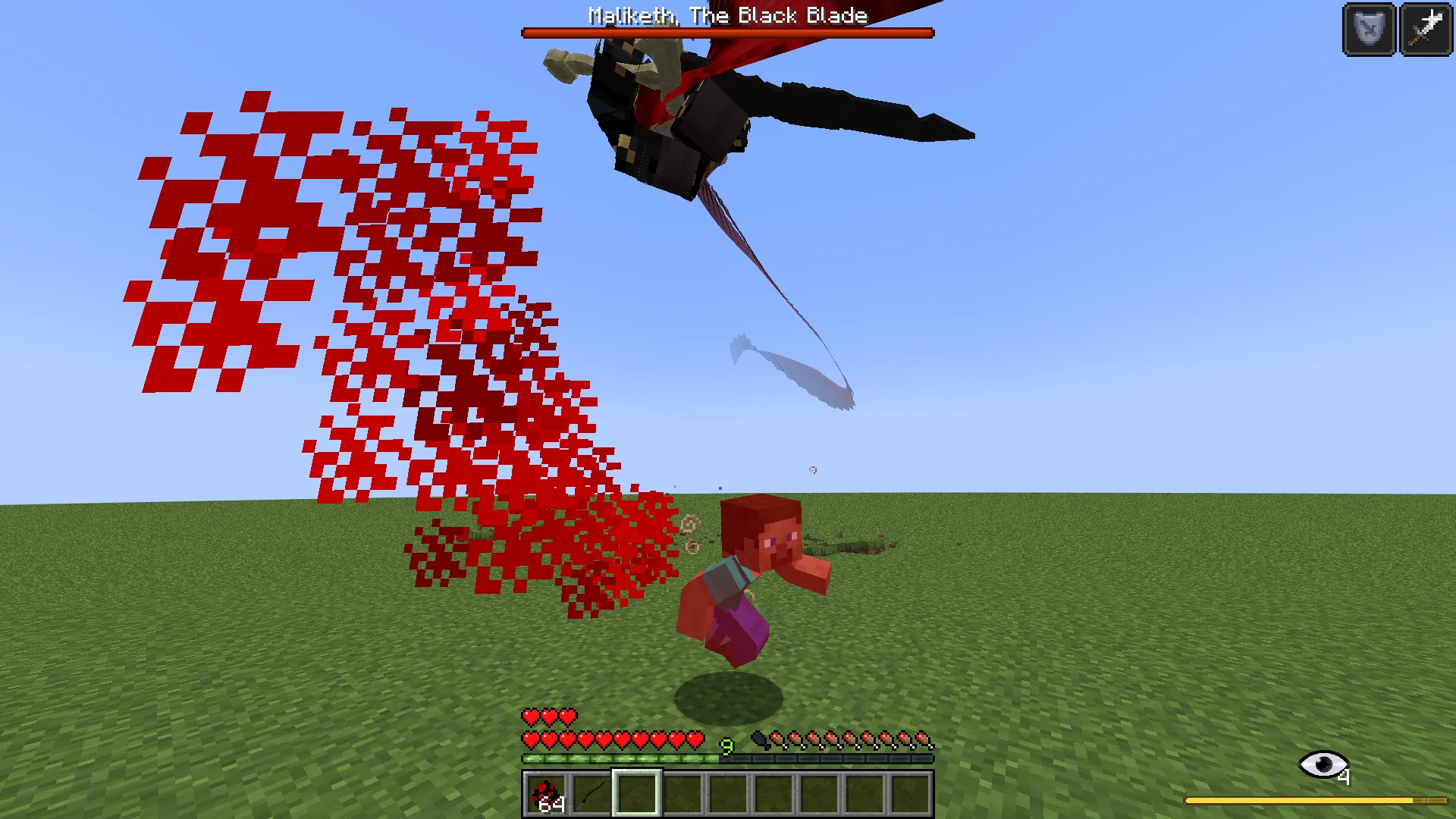Click the Maliketh, The Black Blade boss name
The image size is (1456, 819).
pos(726,15)
